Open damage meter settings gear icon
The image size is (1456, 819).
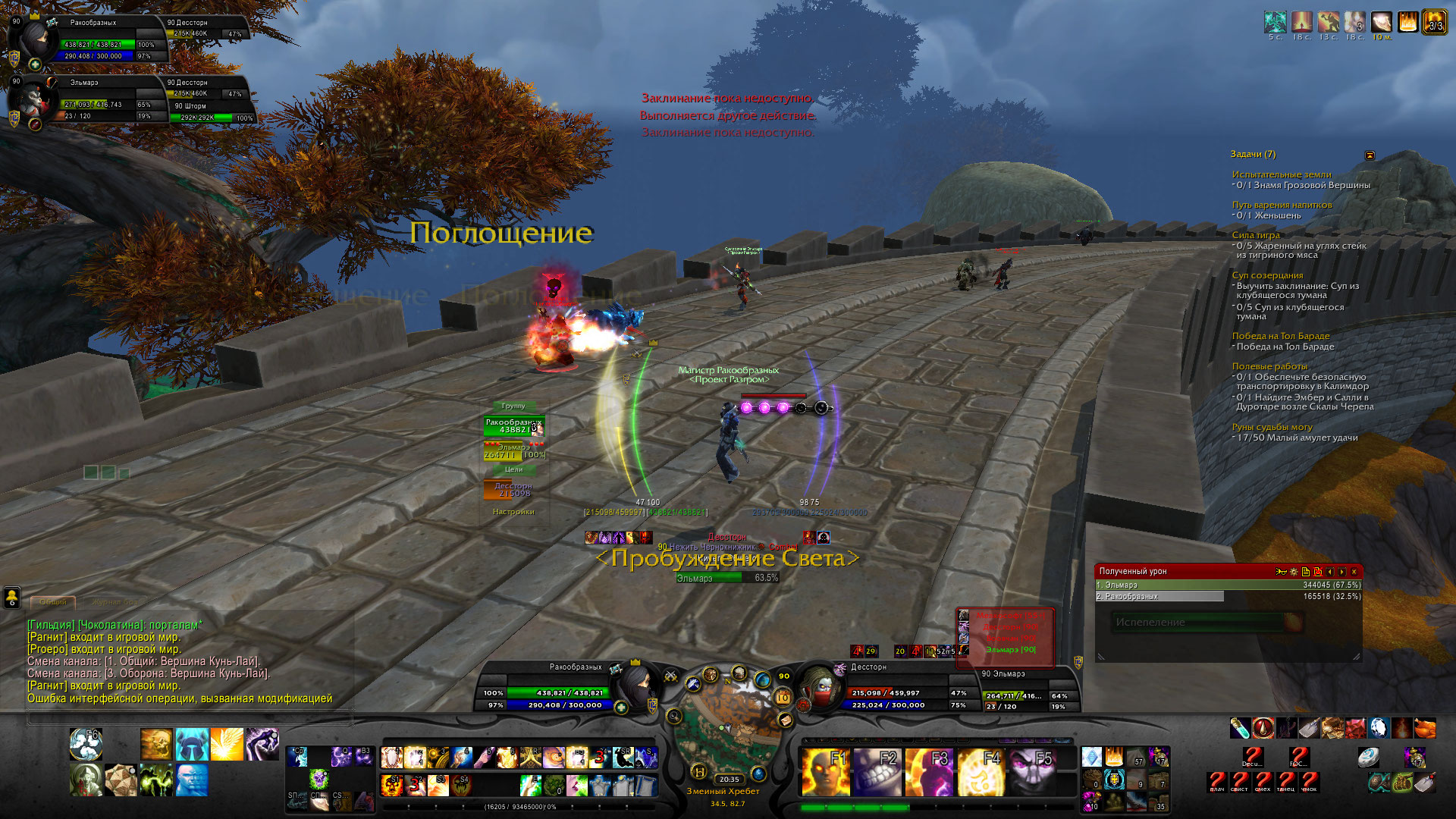pyautogui.click(x=1293, y=572)
